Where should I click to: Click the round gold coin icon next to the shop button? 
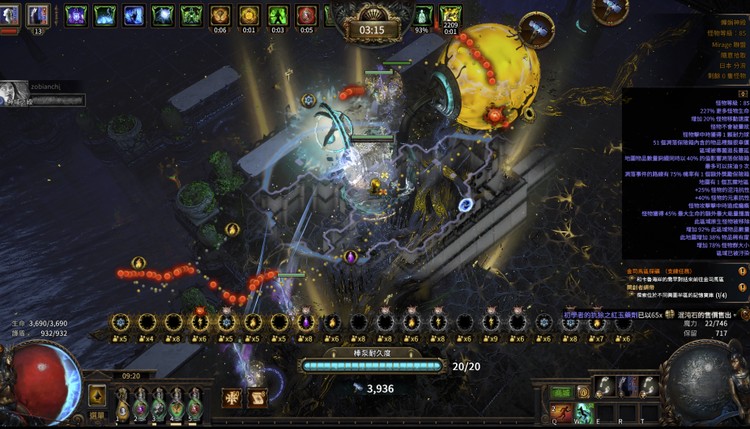[584, 393]
